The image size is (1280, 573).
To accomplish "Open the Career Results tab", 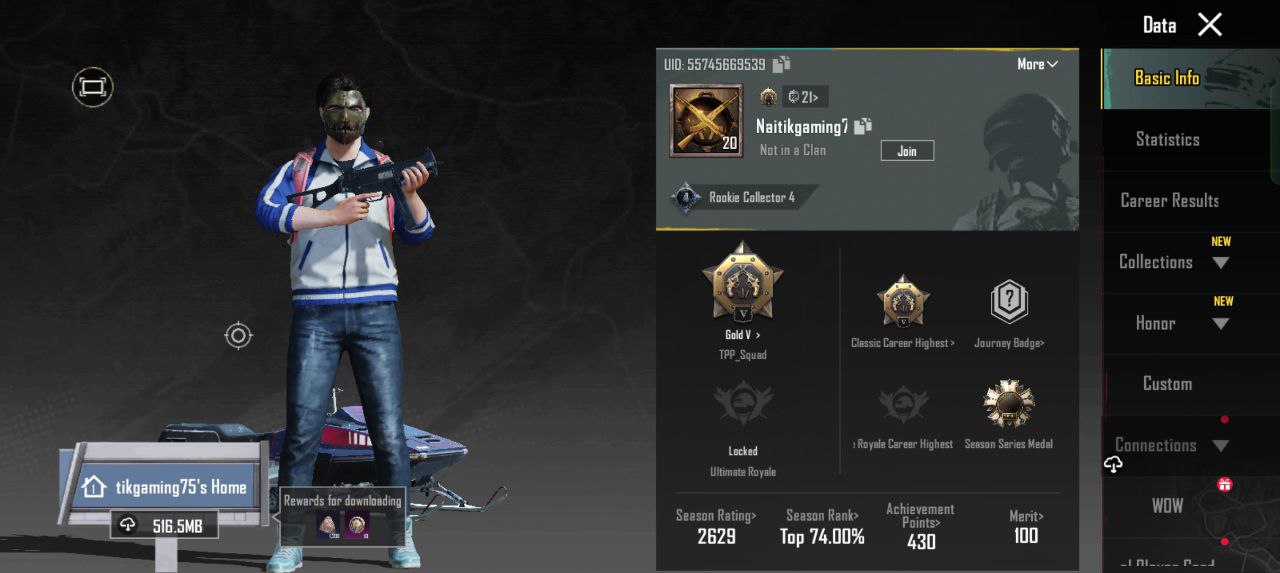I will click(x=1169, y=201).
